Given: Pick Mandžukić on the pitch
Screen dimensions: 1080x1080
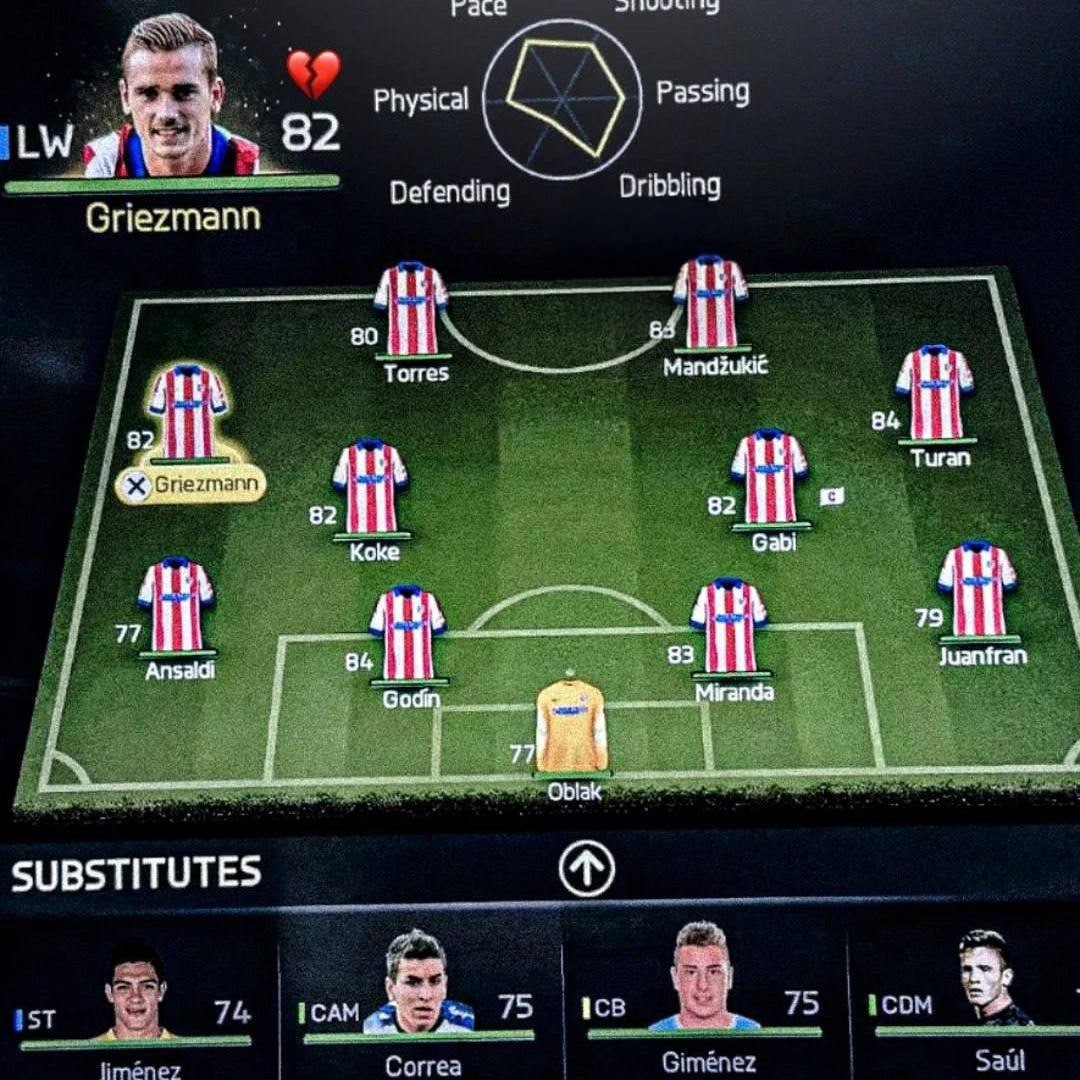Looking at the screenshot, I should point(710,303).
